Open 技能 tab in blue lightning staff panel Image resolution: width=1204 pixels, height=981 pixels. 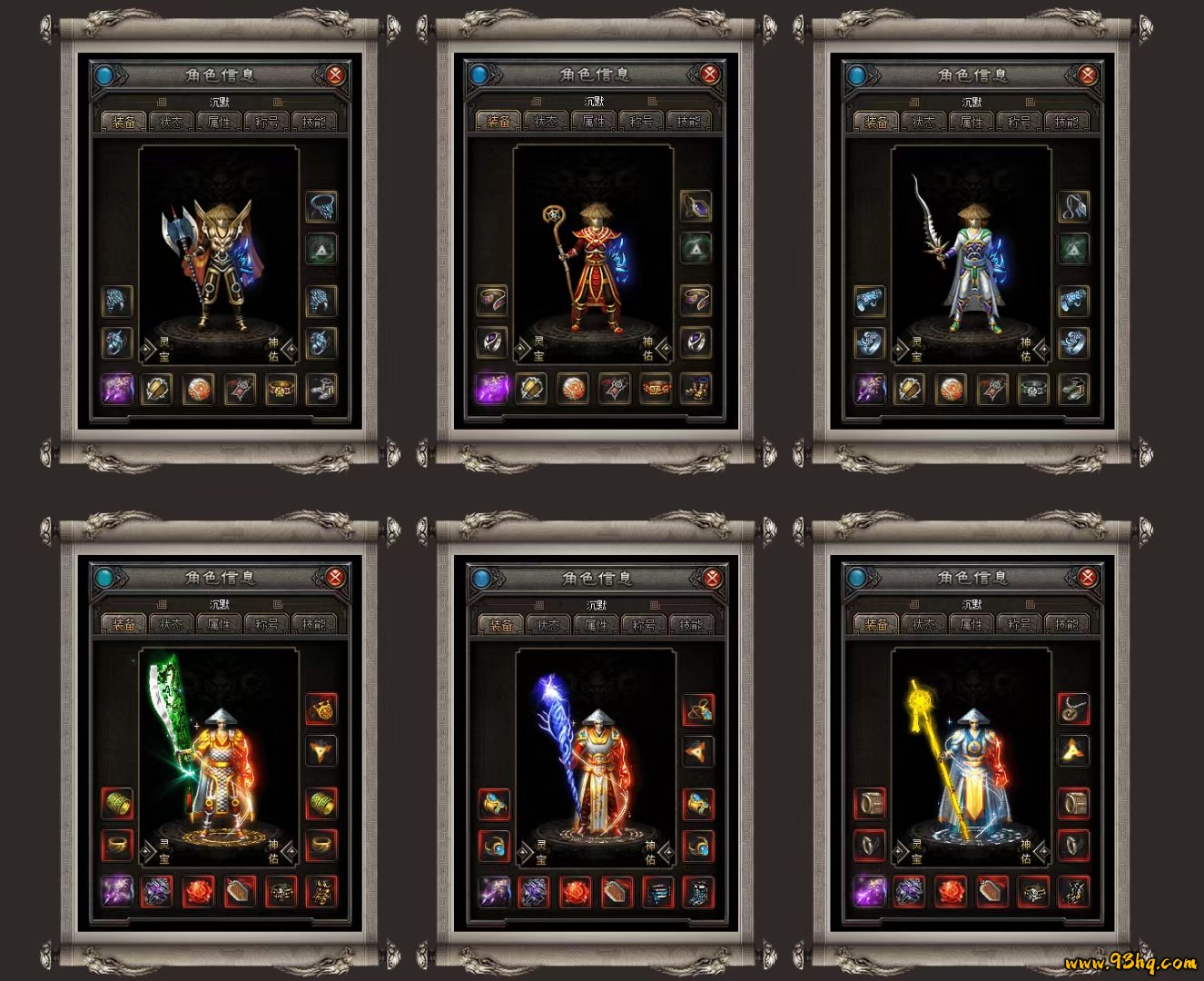pos(691,625)
